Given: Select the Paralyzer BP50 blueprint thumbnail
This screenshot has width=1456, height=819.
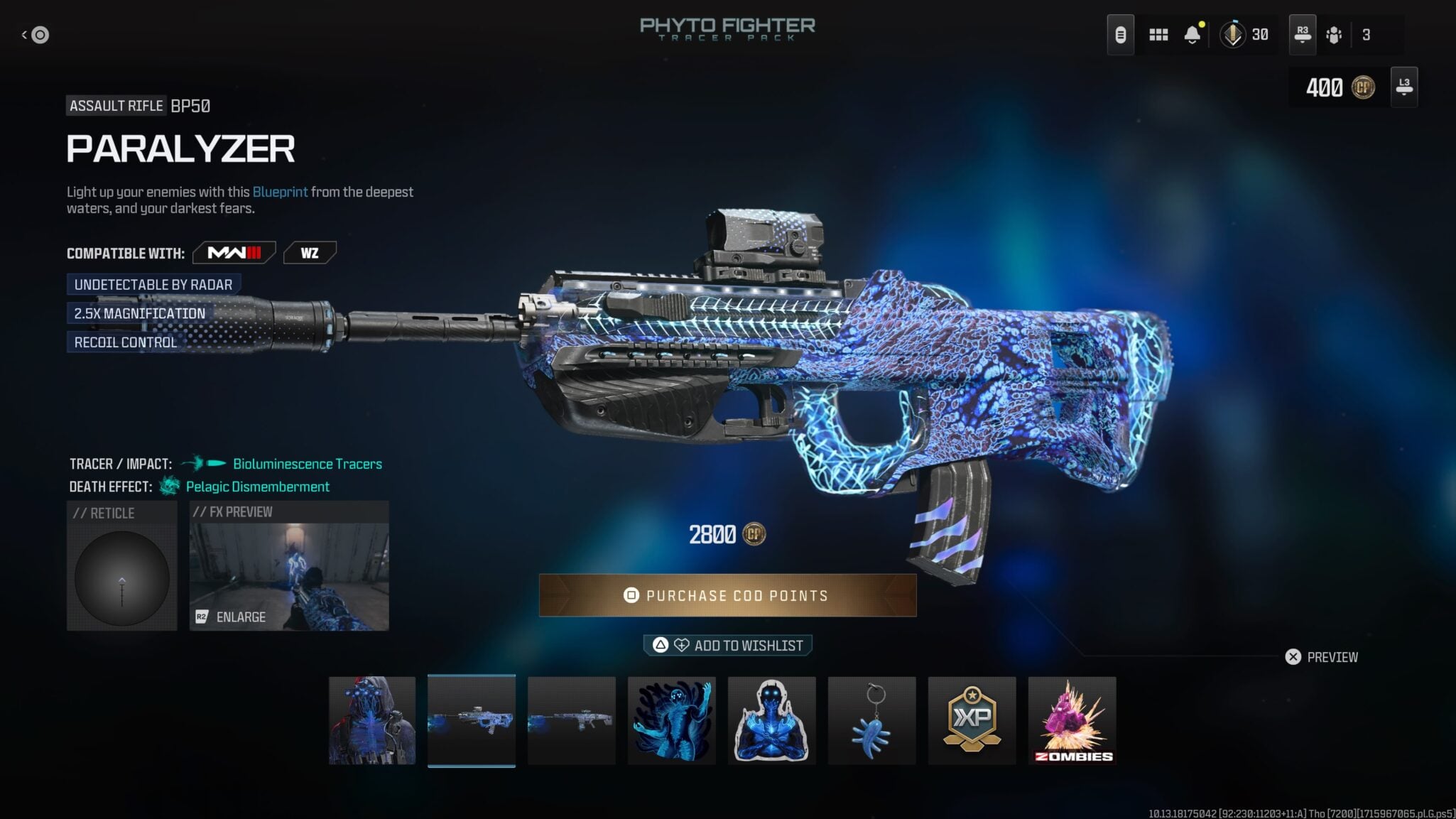Looking at the screenshot, I should point(472,720).
